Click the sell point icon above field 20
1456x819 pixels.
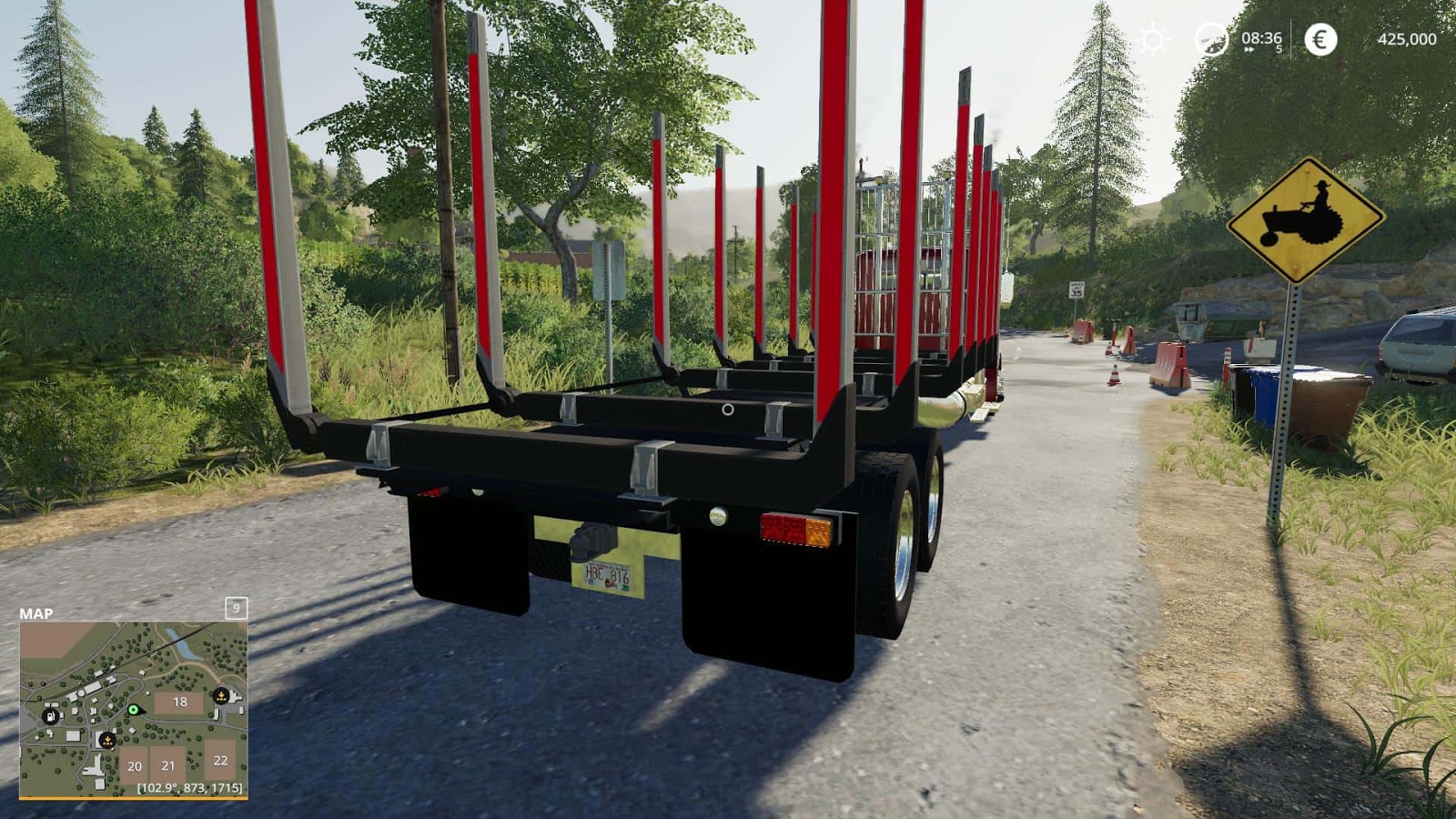(x=108, y=740)
